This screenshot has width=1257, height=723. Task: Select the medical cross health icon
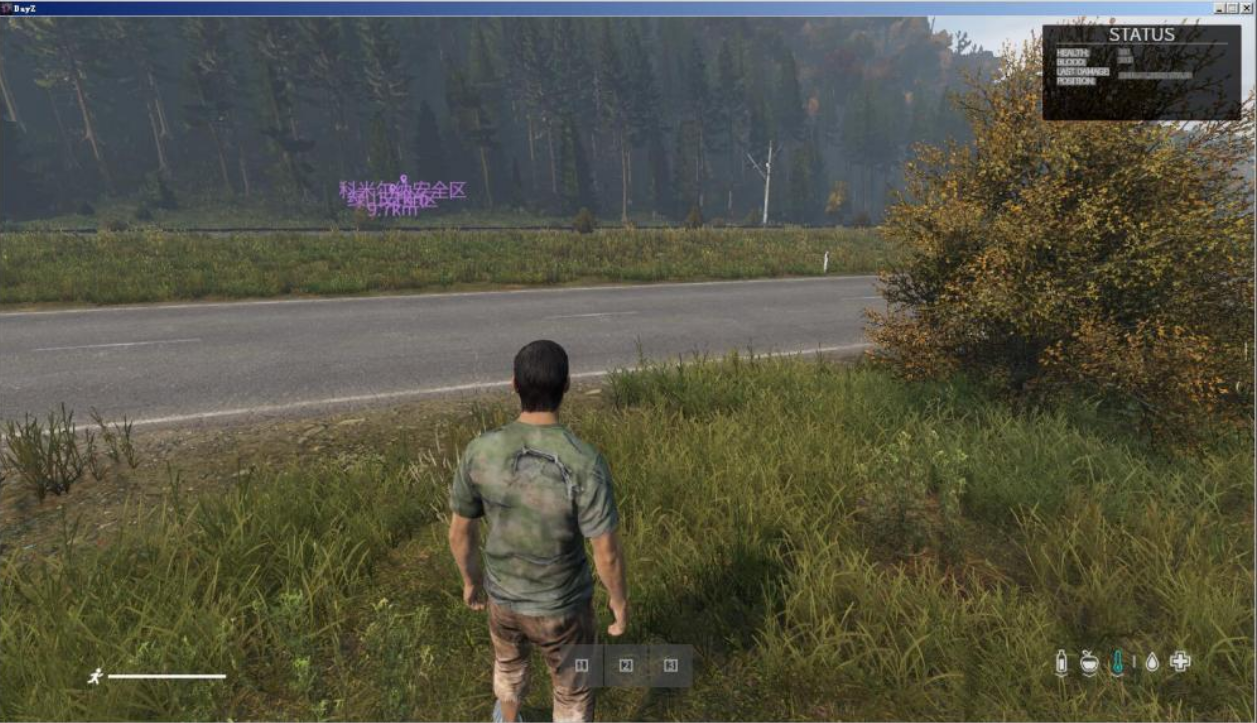1180,661
